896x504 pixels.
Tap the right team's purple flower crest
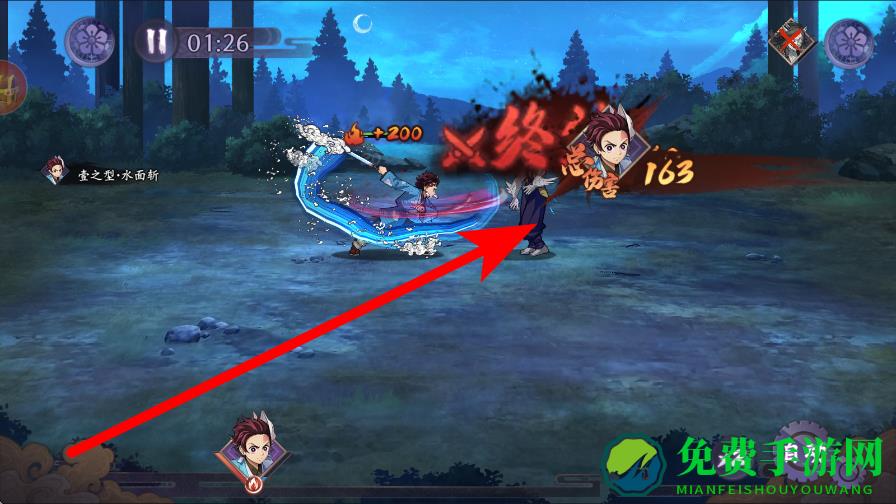[848, 42]
